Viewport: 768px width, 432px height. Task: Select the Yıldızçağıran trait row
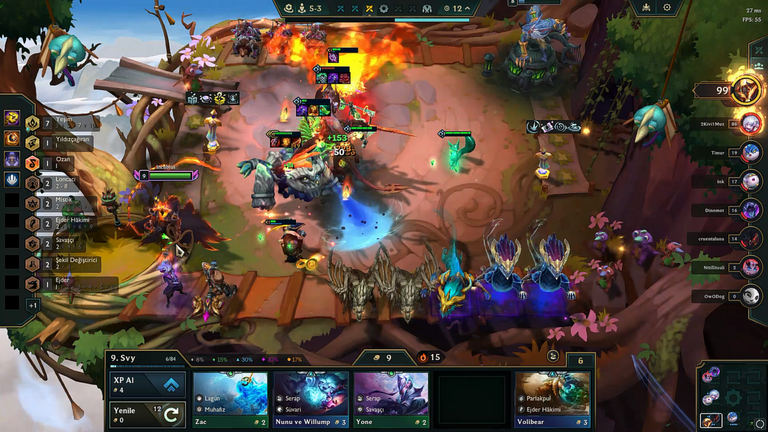click(62, 143)
